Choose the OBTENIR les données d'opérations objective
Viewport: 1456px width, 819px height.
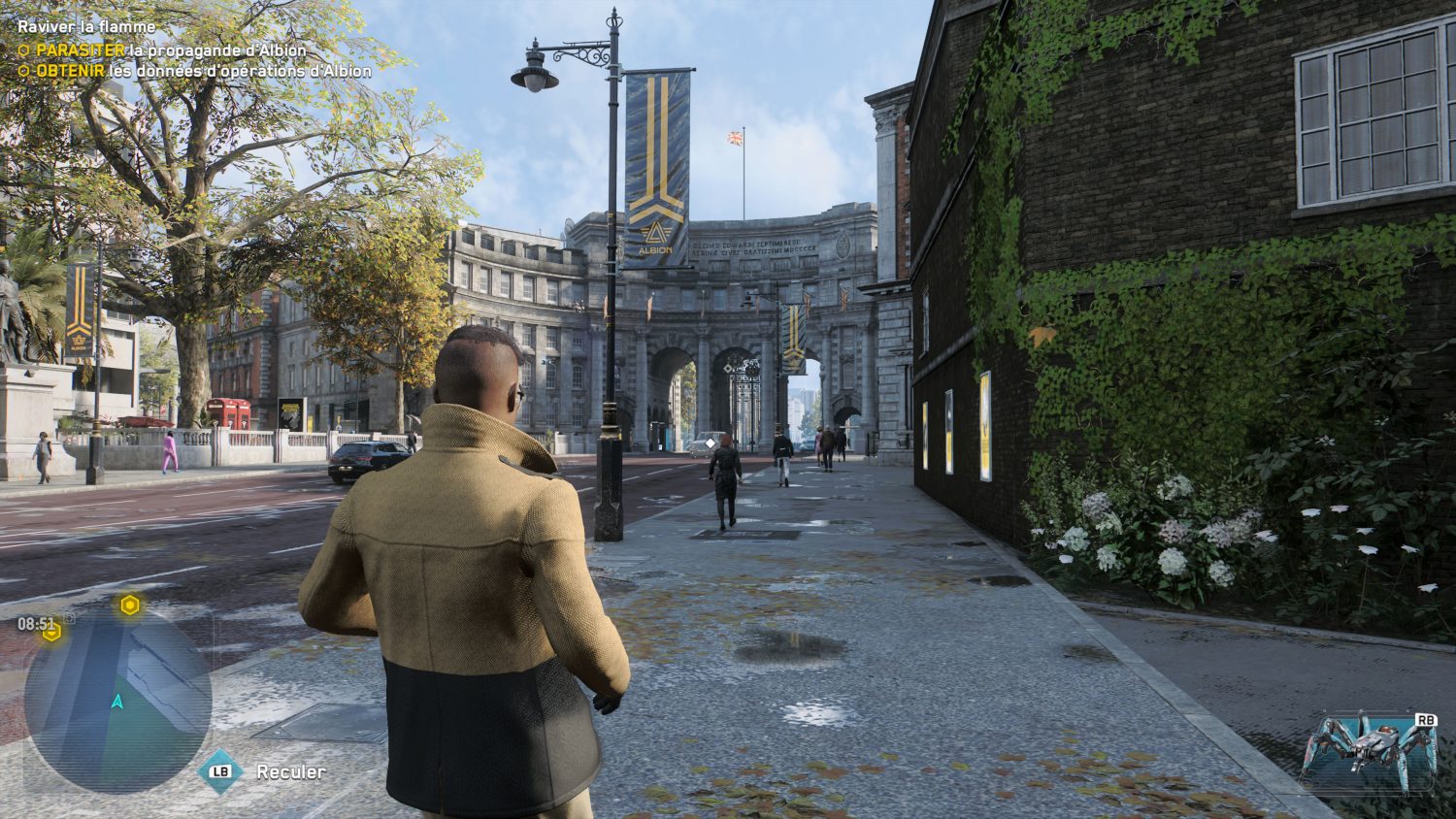(x=203, y=71)
